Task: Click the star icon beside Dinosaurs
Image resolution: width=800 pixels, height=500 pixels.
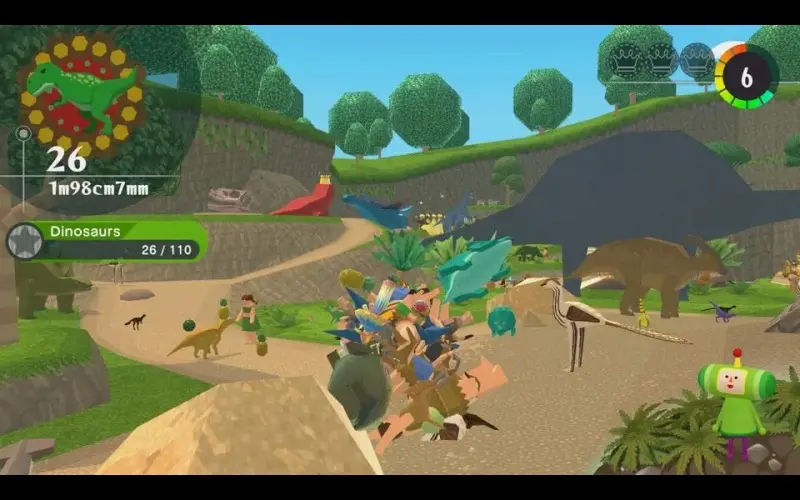Action: pyautogui.click(x=24, y=241)
